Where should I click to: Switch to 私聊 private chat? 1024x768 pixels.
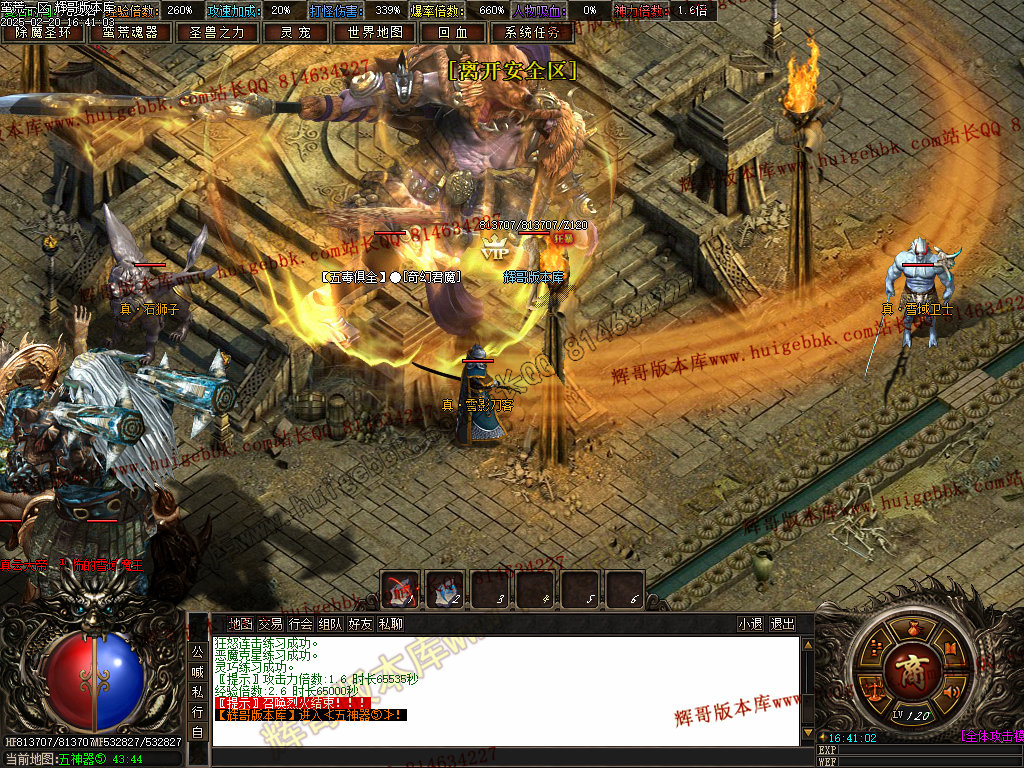pyautogui.click(x=390, y=624)
